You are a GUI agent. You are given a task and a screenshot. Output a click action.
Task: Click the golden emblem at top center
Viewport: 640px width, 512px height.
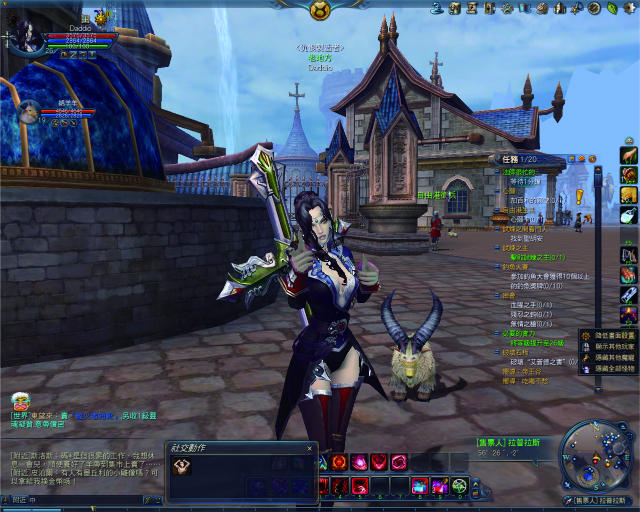(x=320, y=10)
